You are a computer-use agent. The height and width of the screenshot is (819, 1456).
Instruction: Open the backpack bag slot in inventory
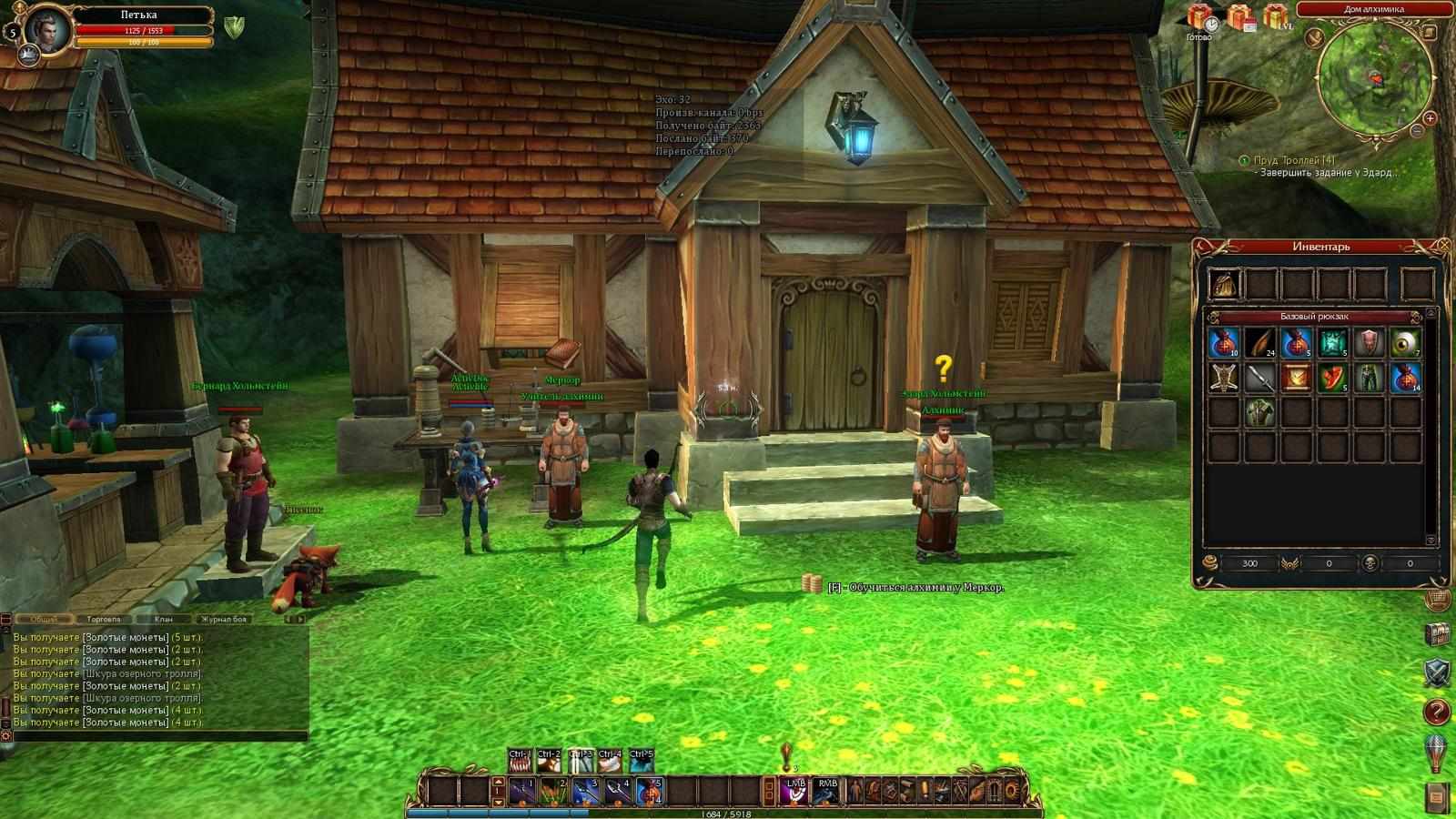[x=1224, y=284]
